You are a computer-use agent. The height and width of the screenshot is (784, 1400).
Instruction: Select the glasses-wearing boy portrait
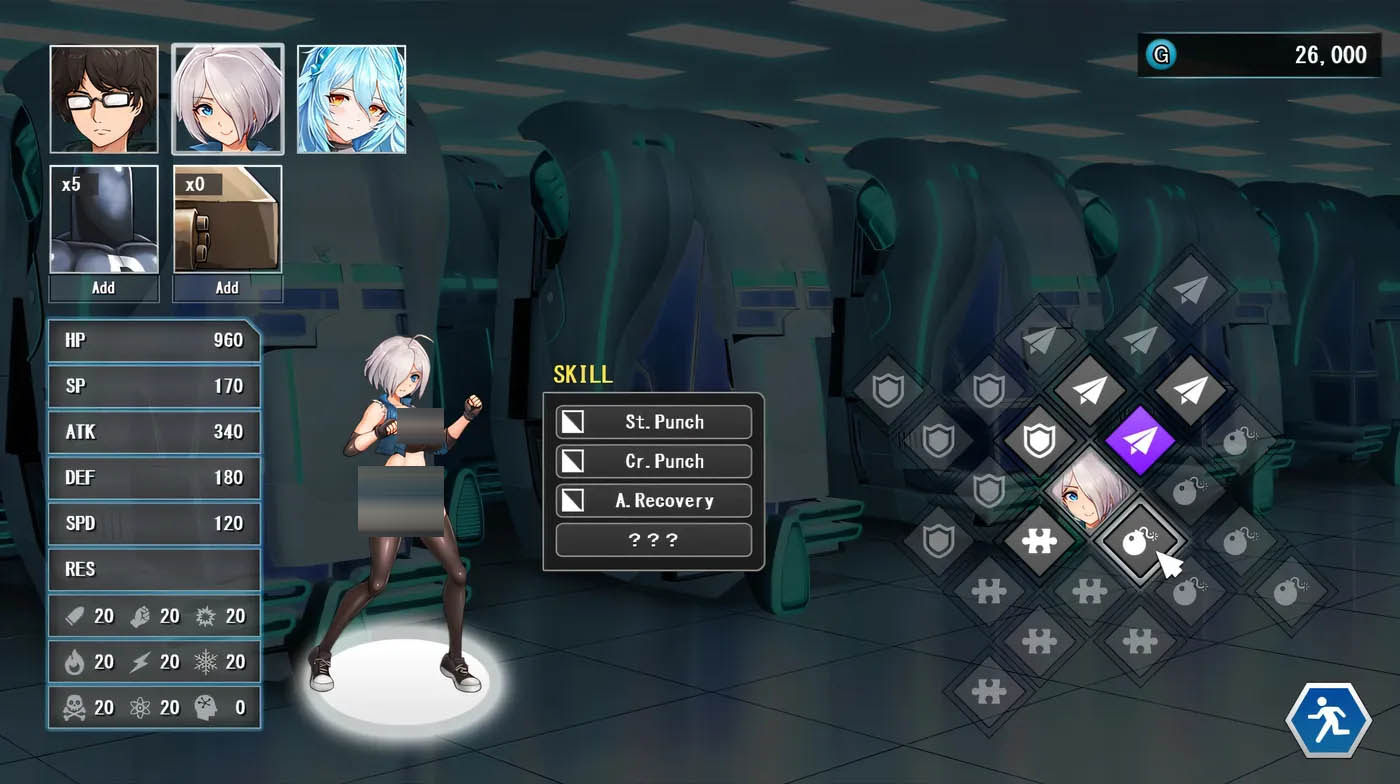[104, 99]
